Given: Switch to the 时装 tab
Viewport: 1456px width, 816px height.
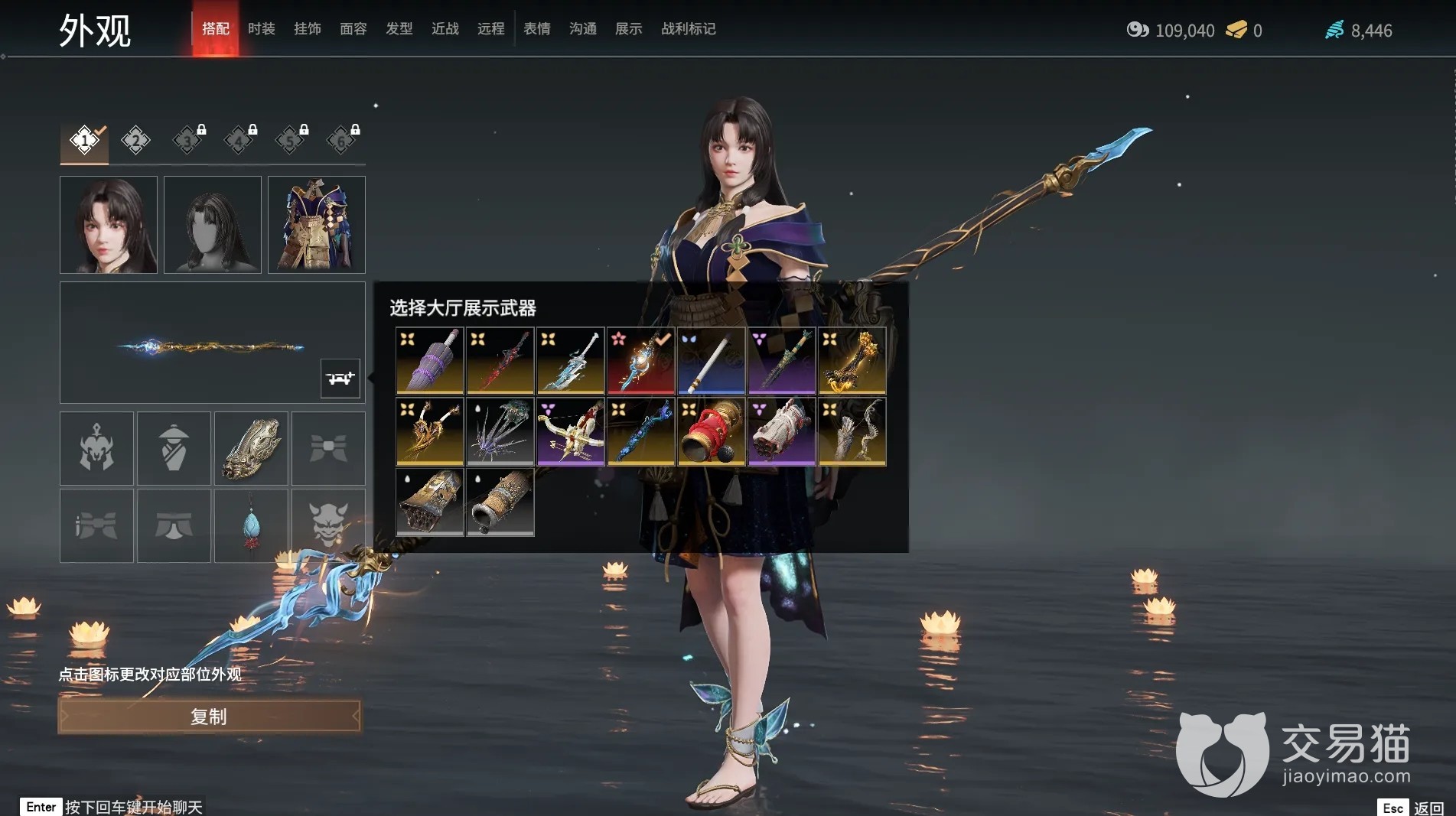Looking at the screenshot, I should click(261, 29).
